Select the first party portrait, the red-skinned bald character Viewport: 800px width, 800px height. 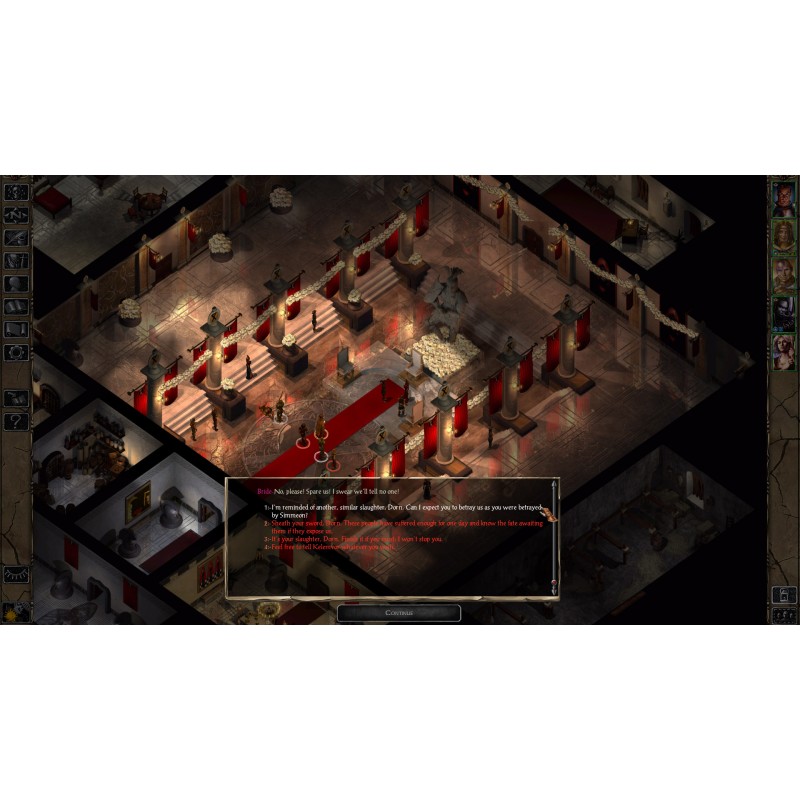(781, 199)
